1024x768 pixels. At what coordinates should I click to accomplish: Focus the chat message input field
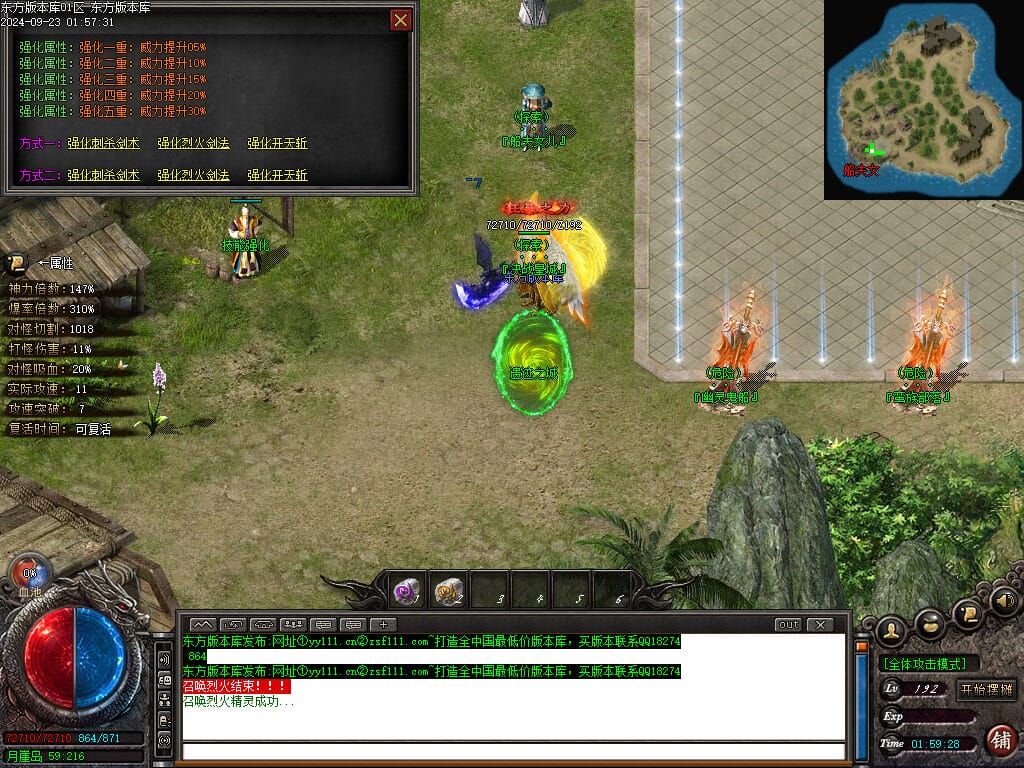click(510, 751)
